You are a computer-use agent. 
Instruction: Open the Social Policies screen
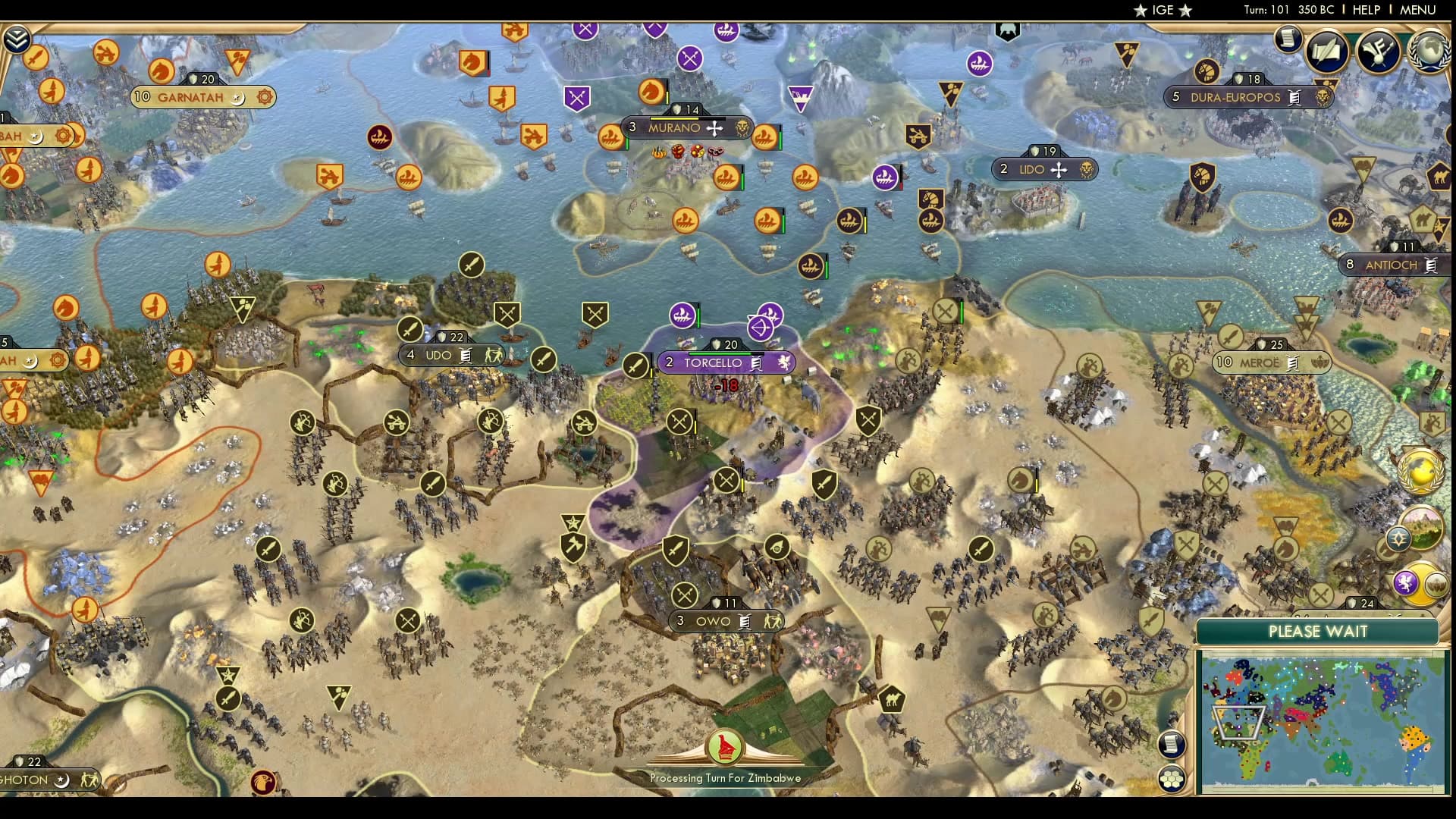click(x=1326, y=52)
